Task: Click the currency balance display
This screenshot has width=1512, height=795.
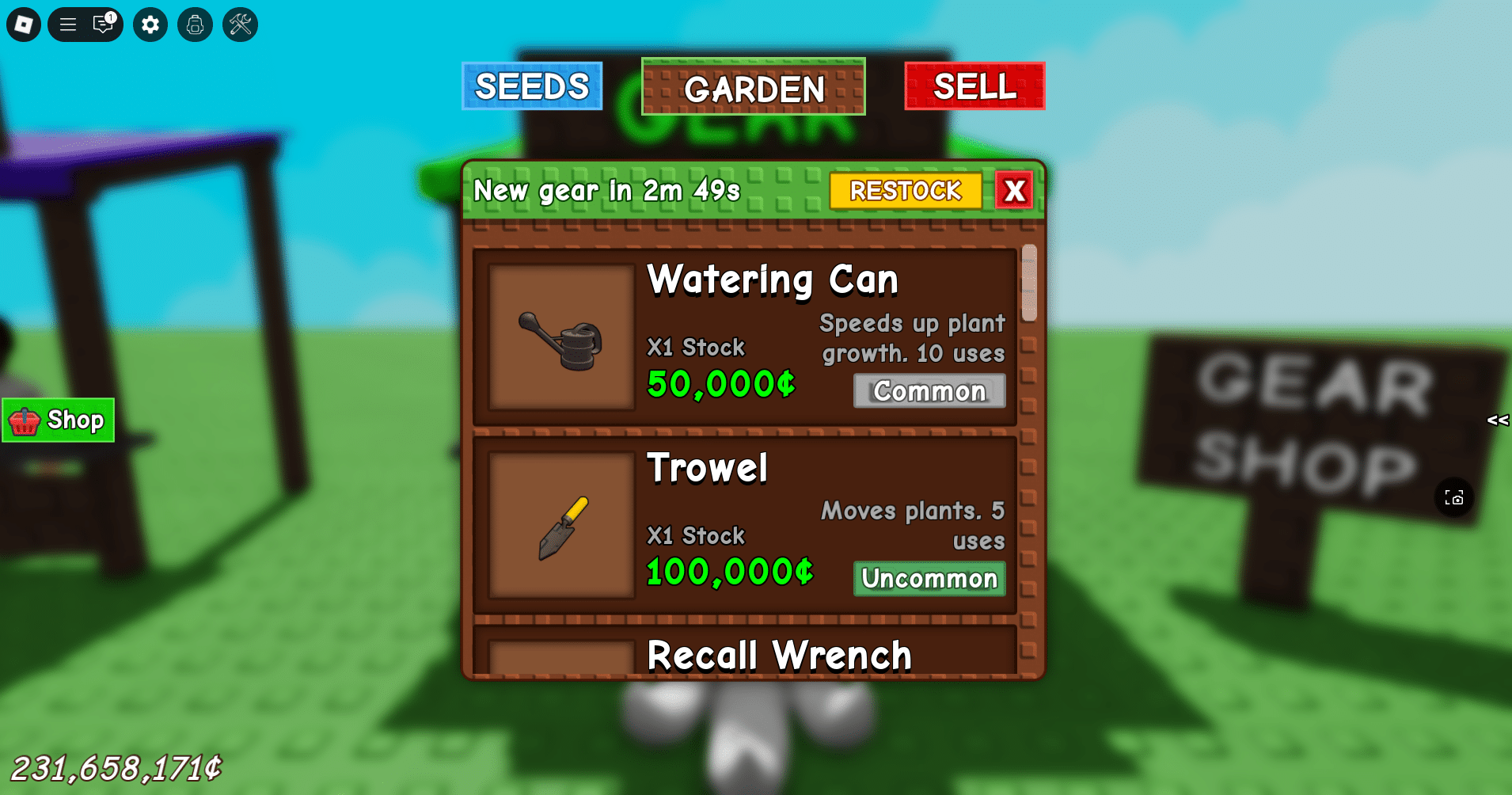Action: pyautogui.click(x=116, y=765)
